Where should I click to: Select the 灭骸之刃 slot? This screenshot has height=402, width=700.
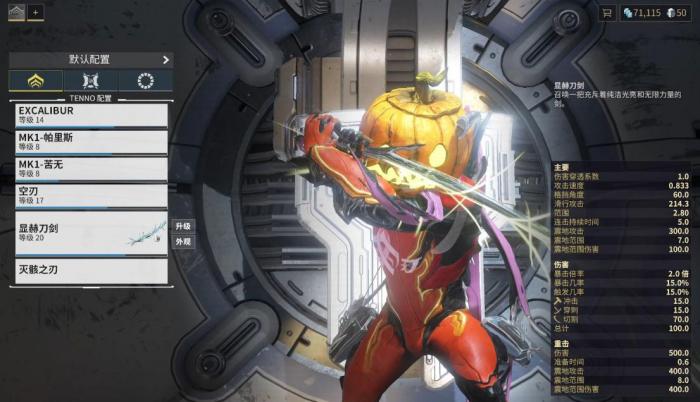pyautogui.click(x=90, y=271)
